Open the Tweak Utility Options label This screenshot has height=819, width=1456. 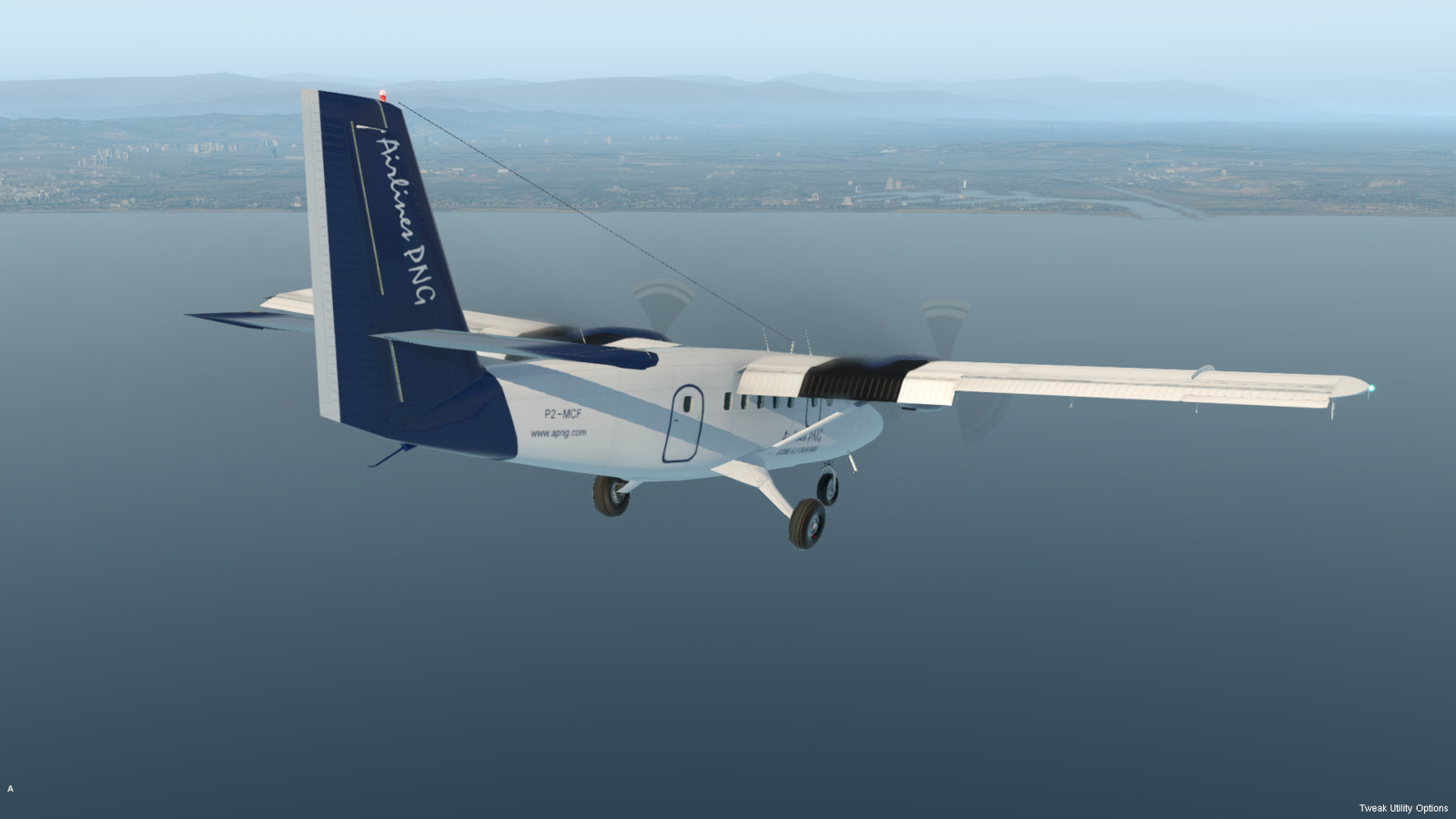1402,808
